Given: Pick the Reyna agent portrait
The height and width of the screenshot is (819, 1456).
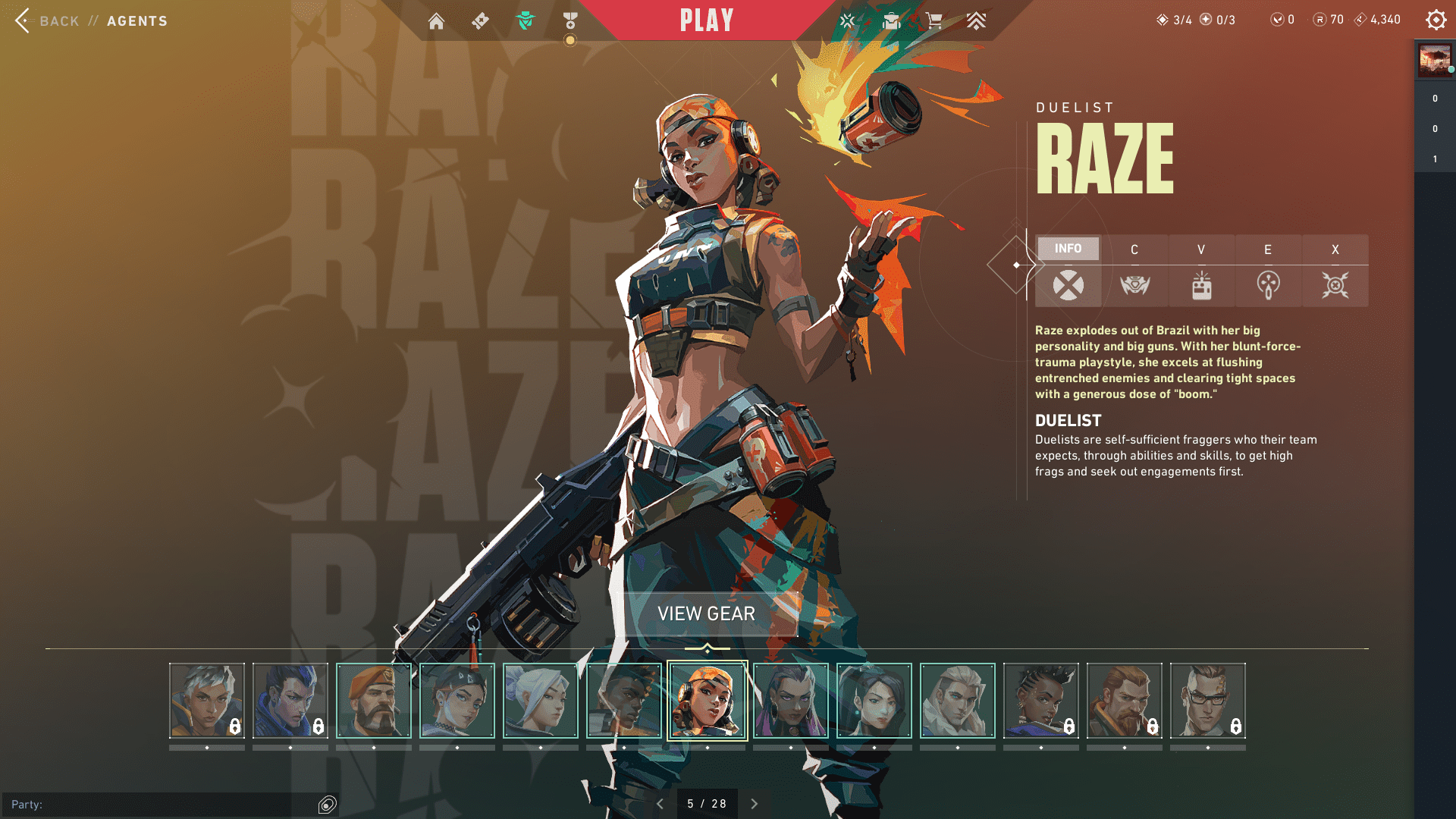Looking at the screenshot, I should [x=791, y=701].
